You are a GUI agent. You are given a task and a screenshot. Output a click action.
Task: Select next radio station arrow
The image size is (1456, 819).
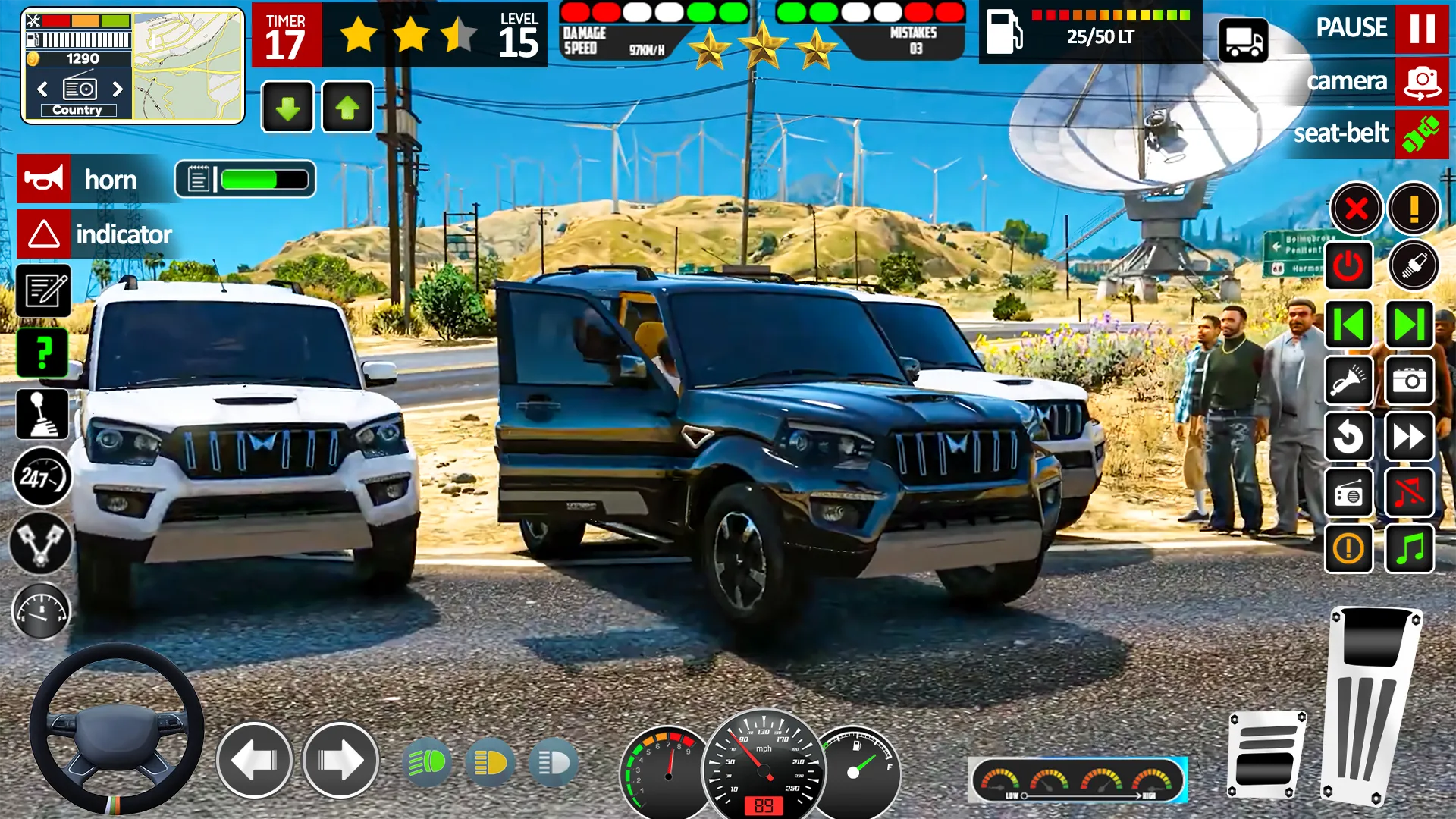pos(118,89)
